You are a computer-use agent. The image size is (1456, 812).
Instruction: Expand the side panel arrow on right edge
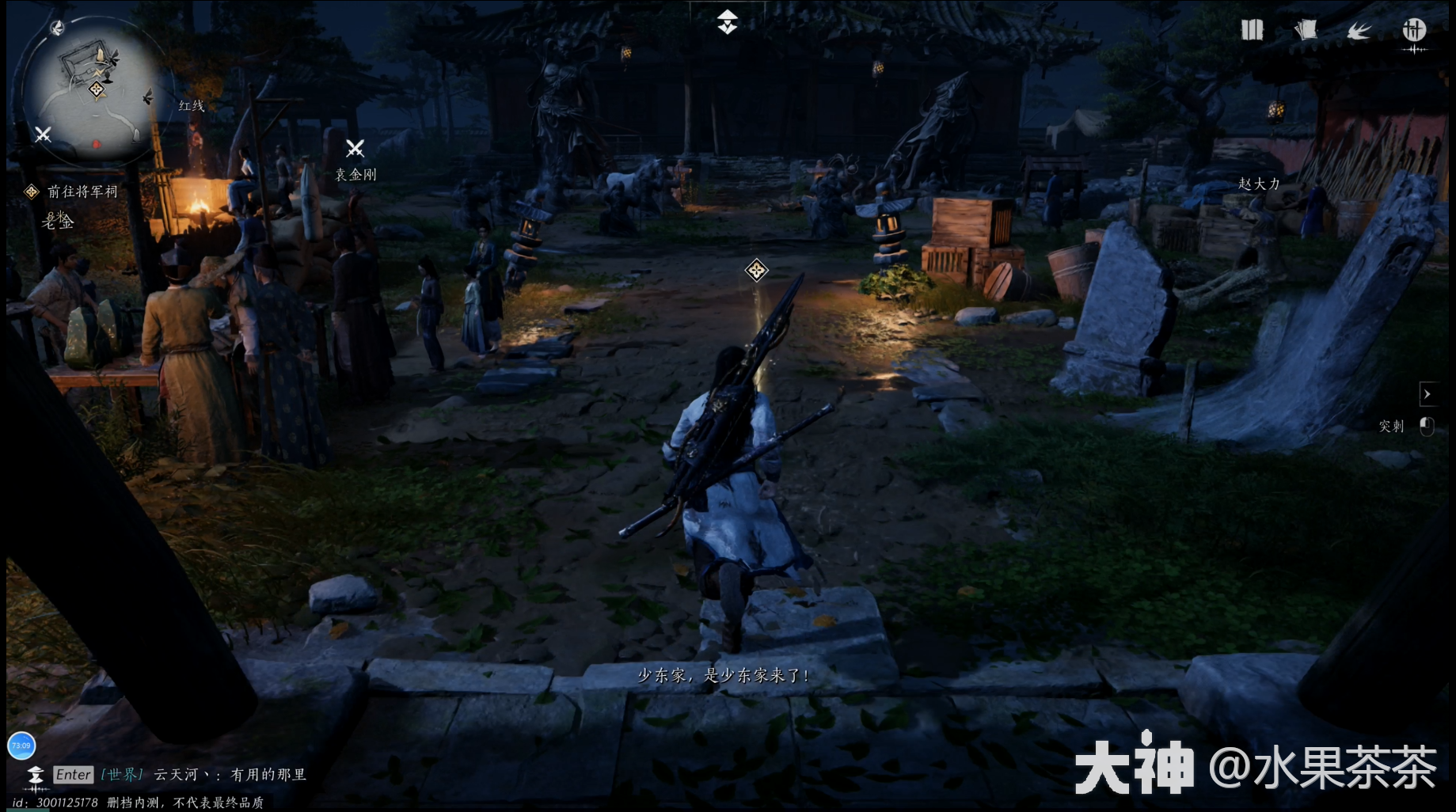tap(1427, 393)
